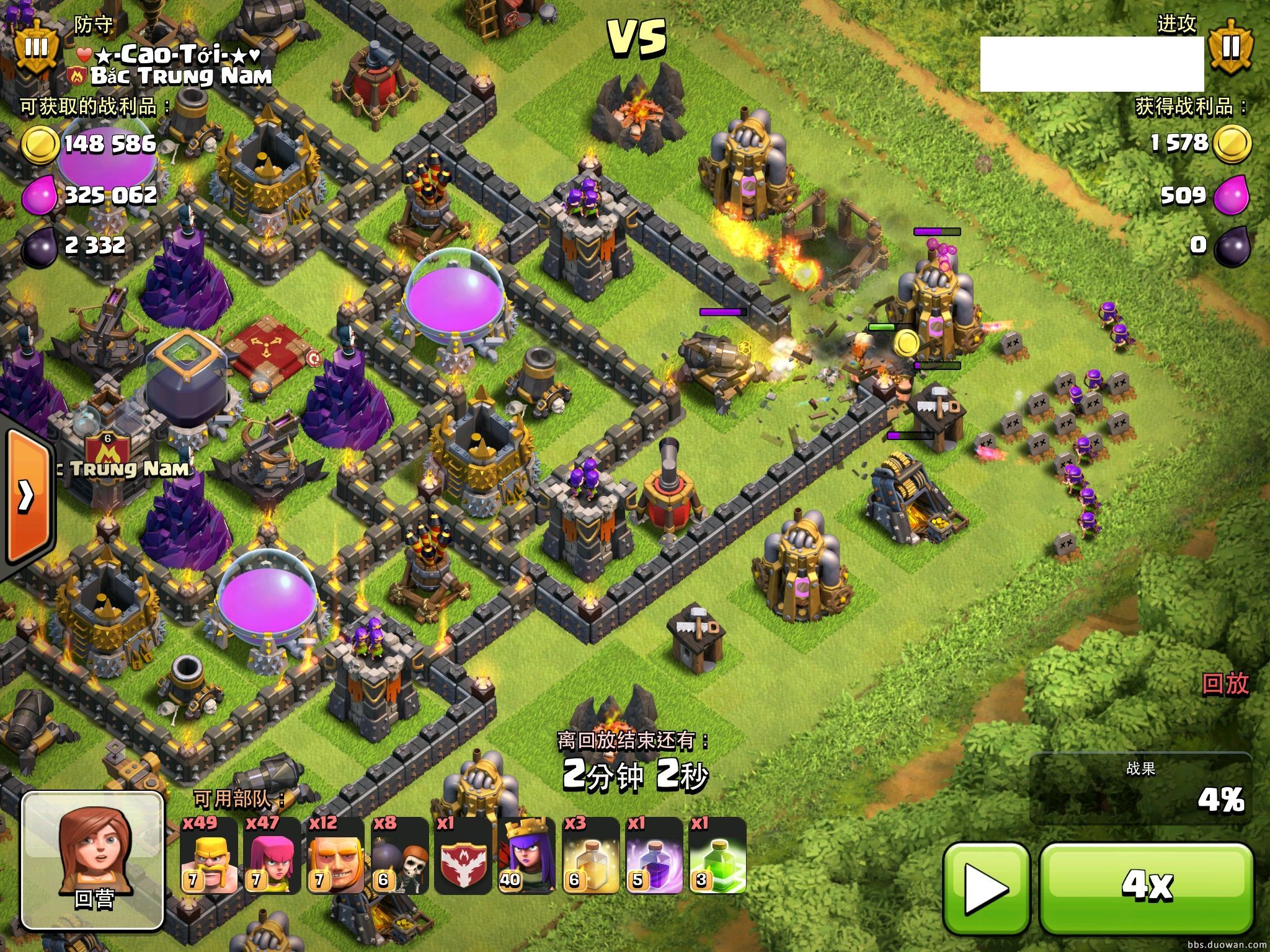Image resolution: width=1270 pixels, height=952 pixels.
Task: Select the pink-haired Archer troop slot
Action: (272, 857)
